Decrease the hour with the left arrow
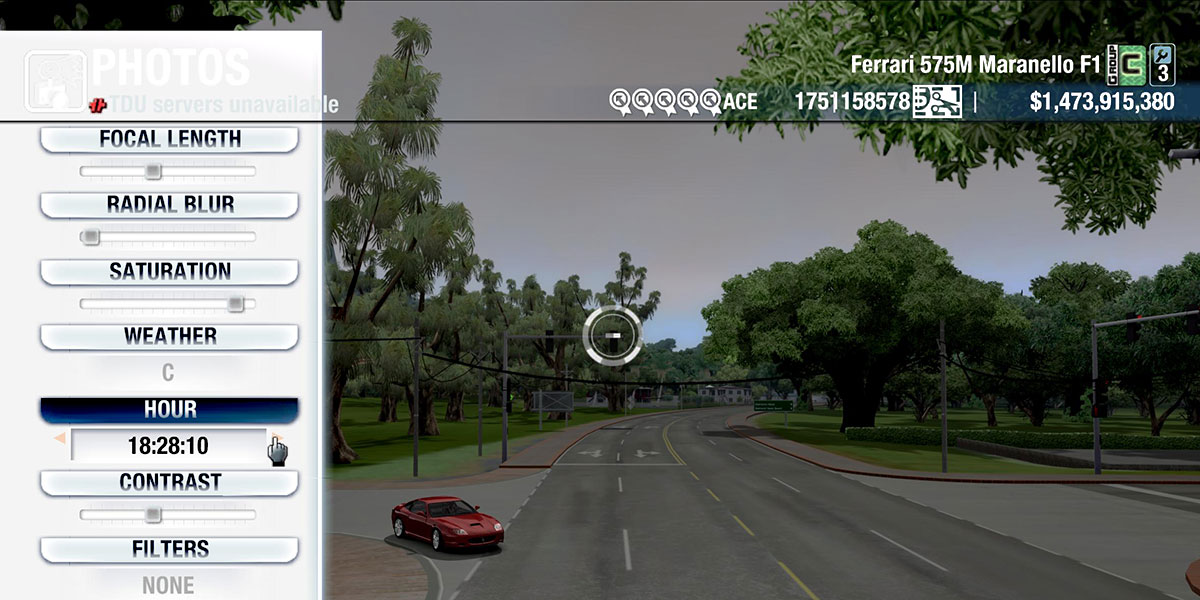1200x600 pixels. tap(60, 438)
